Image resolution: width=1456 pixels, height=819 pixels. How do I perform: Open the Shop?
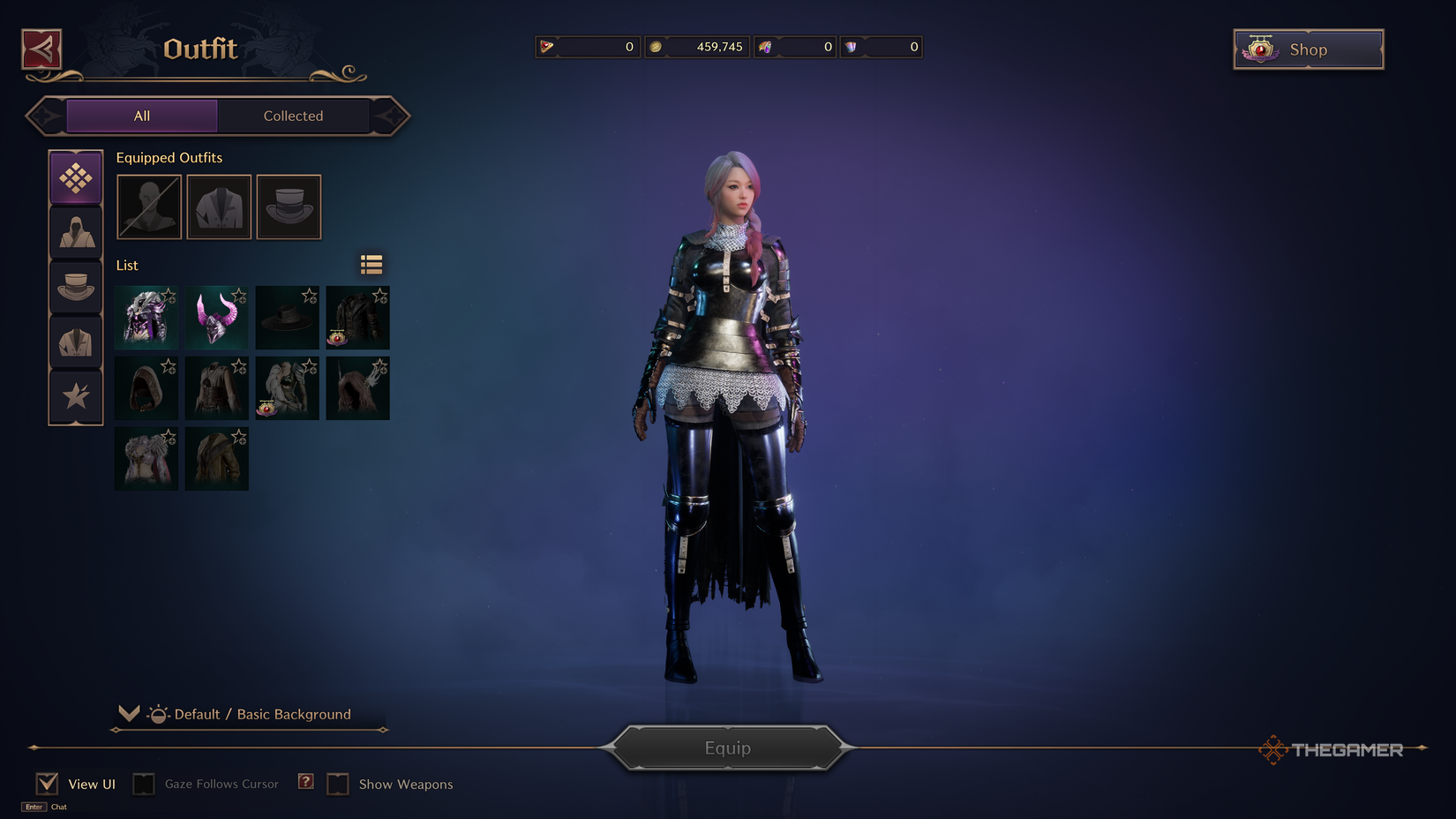[1308, 49]
